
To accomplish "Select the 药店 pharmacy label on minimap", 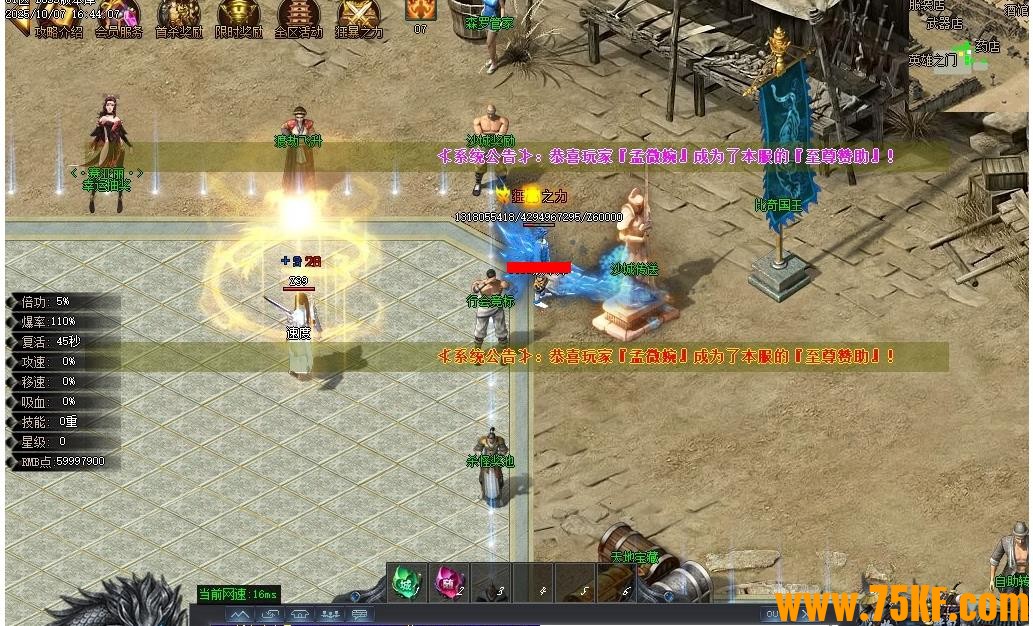I will point(987,46).
